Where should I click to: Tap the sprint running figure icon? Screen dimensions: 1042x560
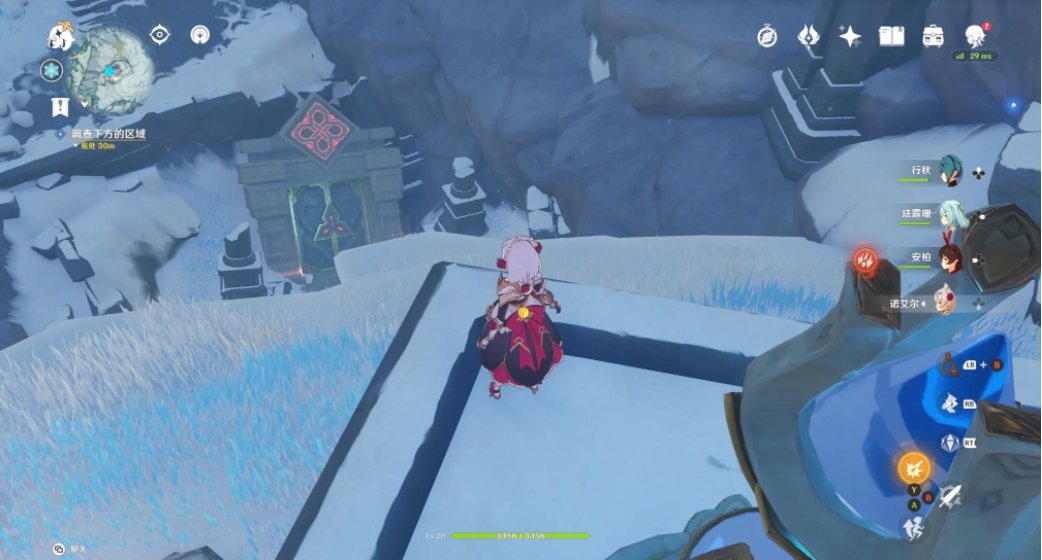pyautogui.click(x=913, y=527)
